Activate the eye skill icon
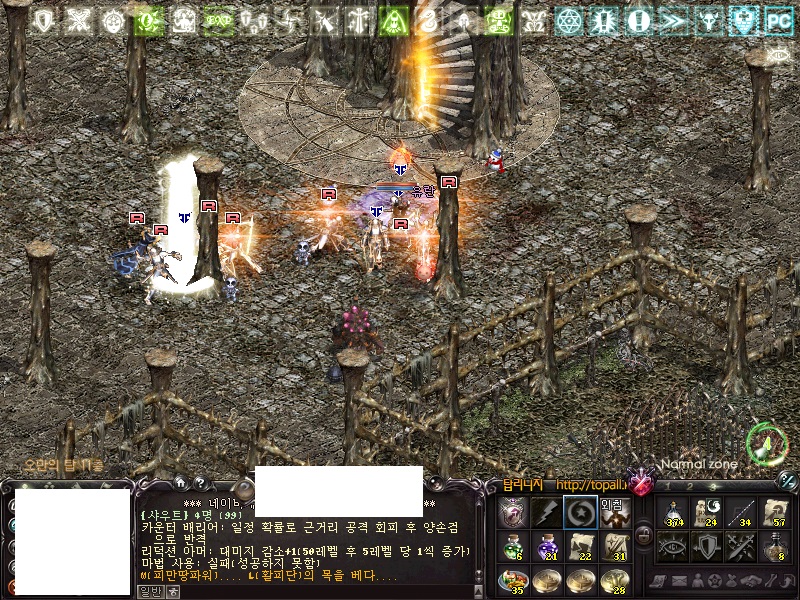 click(673, 546)
